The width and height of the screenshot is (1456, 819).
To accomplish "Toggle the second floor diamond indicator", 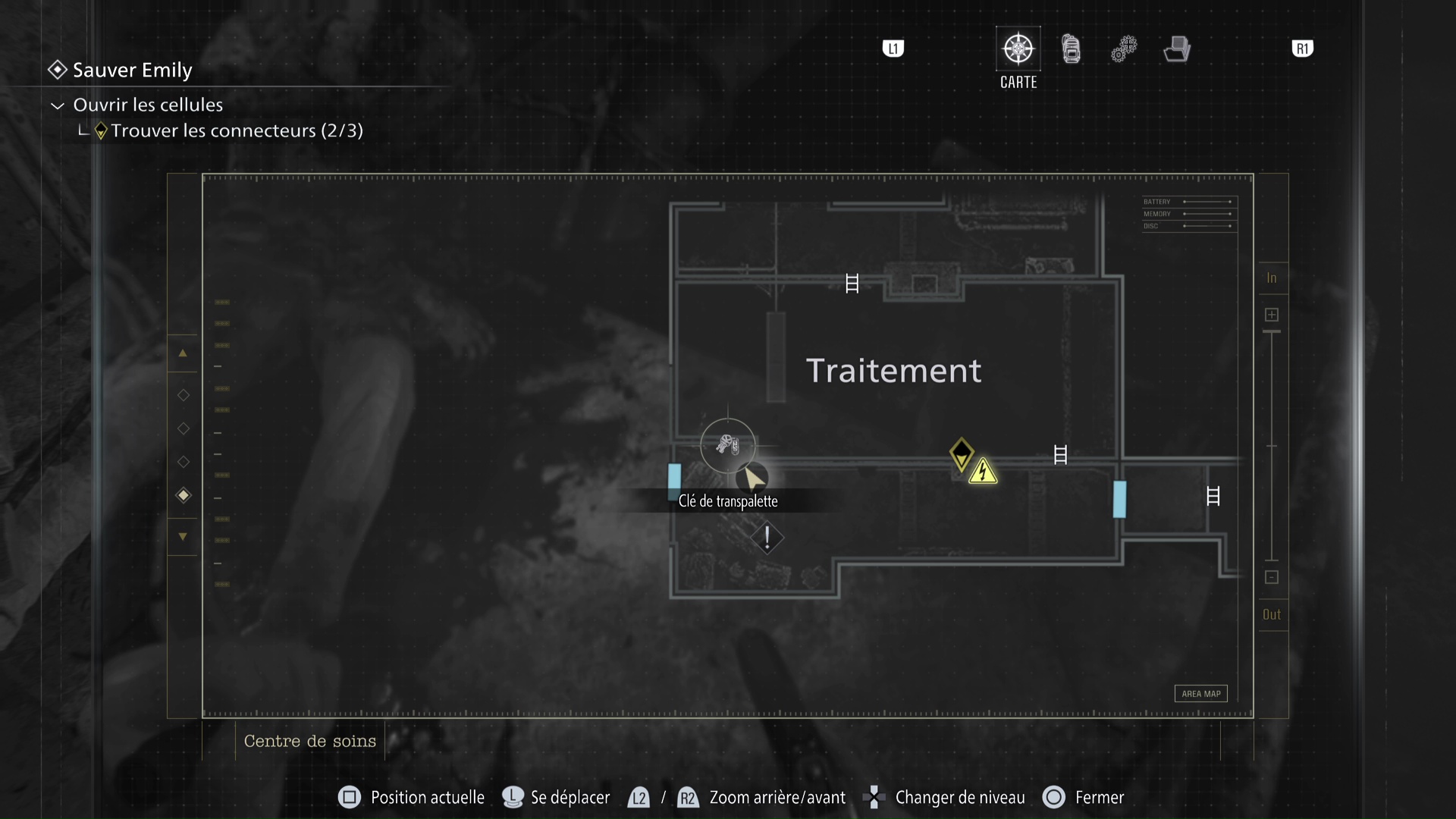I will coord(183,428).
